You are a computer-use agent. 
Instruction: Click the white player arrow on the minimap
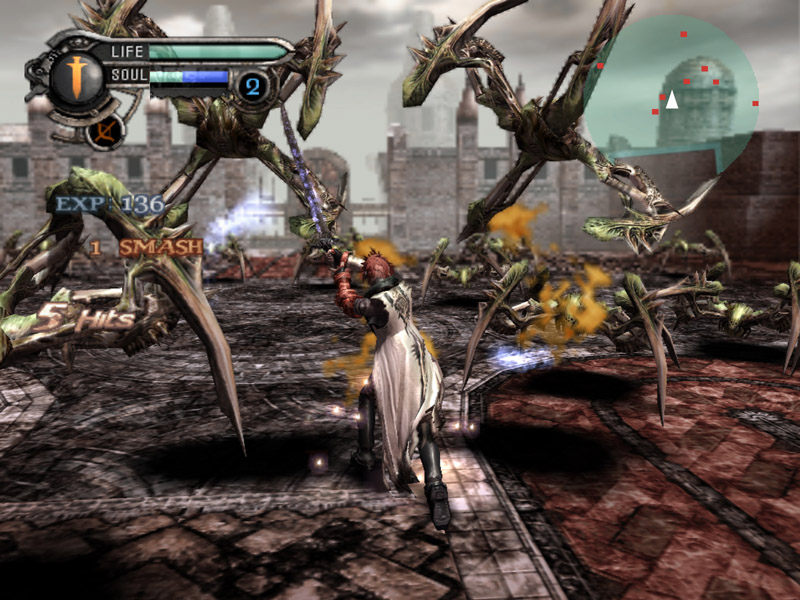pyautogui.click(x=673, y=99)
